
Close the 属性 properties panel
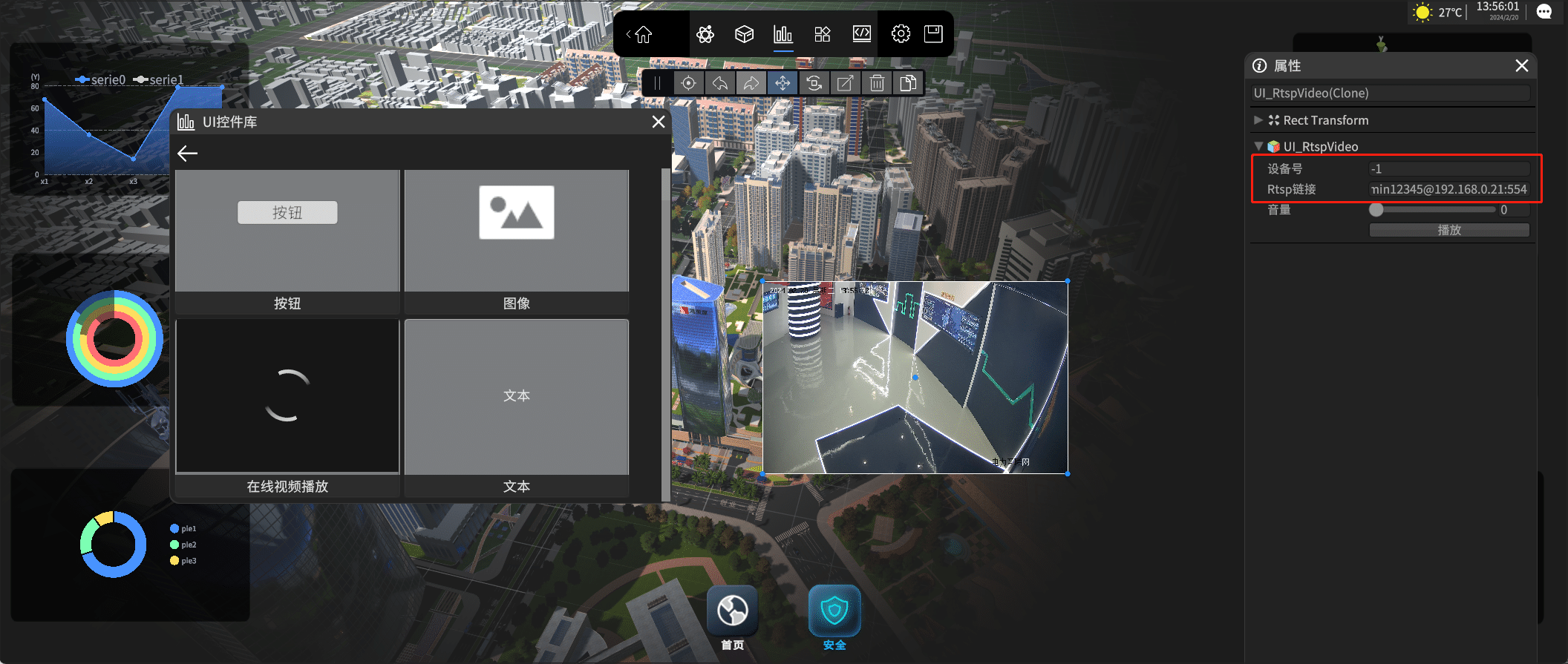click(x=1521, y=66)
